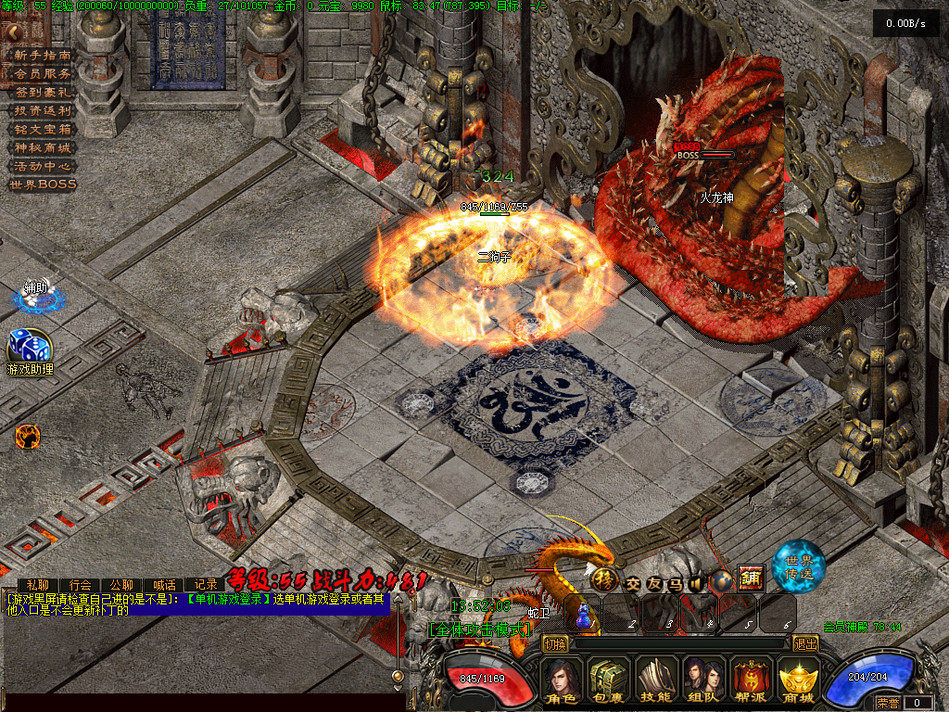Click the 退出 exit button
Screen dimensions: 949x712
coord(804,643)
